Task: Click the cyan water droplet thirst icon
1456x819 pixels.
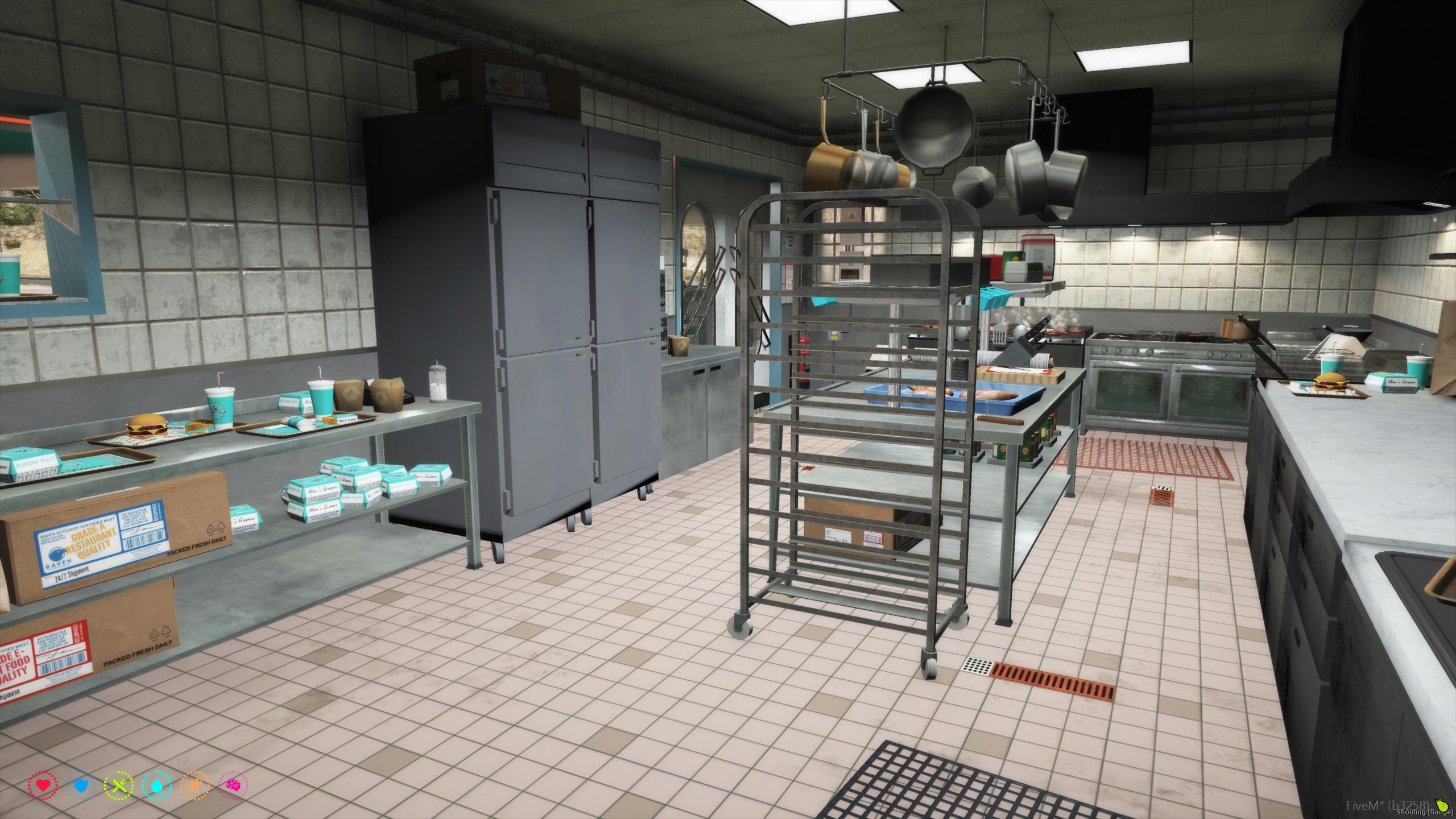Action: click(156, 786)
